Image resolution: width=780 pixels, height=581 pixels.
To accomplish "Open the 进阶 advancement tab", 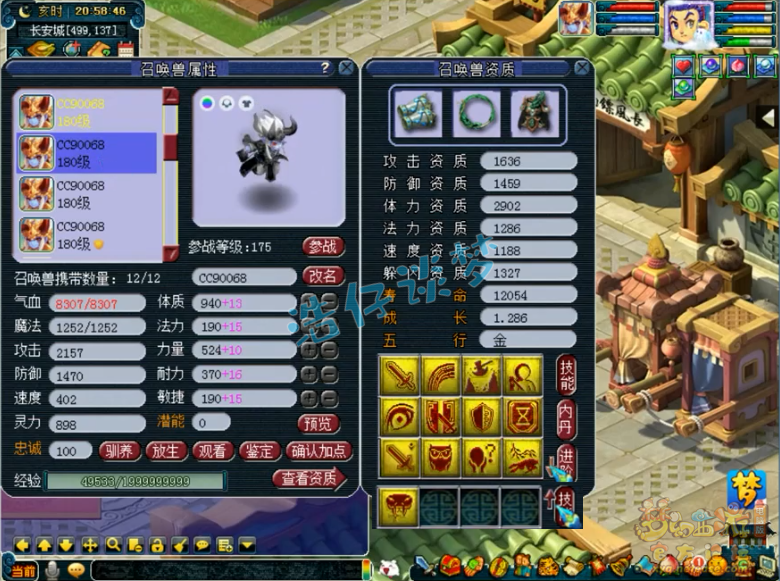I will [566, 462].
